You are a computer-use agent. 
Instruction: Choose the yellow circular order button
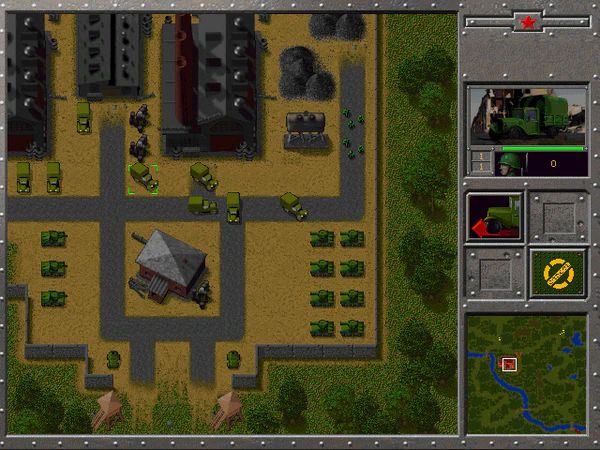(x=558, y=273)
